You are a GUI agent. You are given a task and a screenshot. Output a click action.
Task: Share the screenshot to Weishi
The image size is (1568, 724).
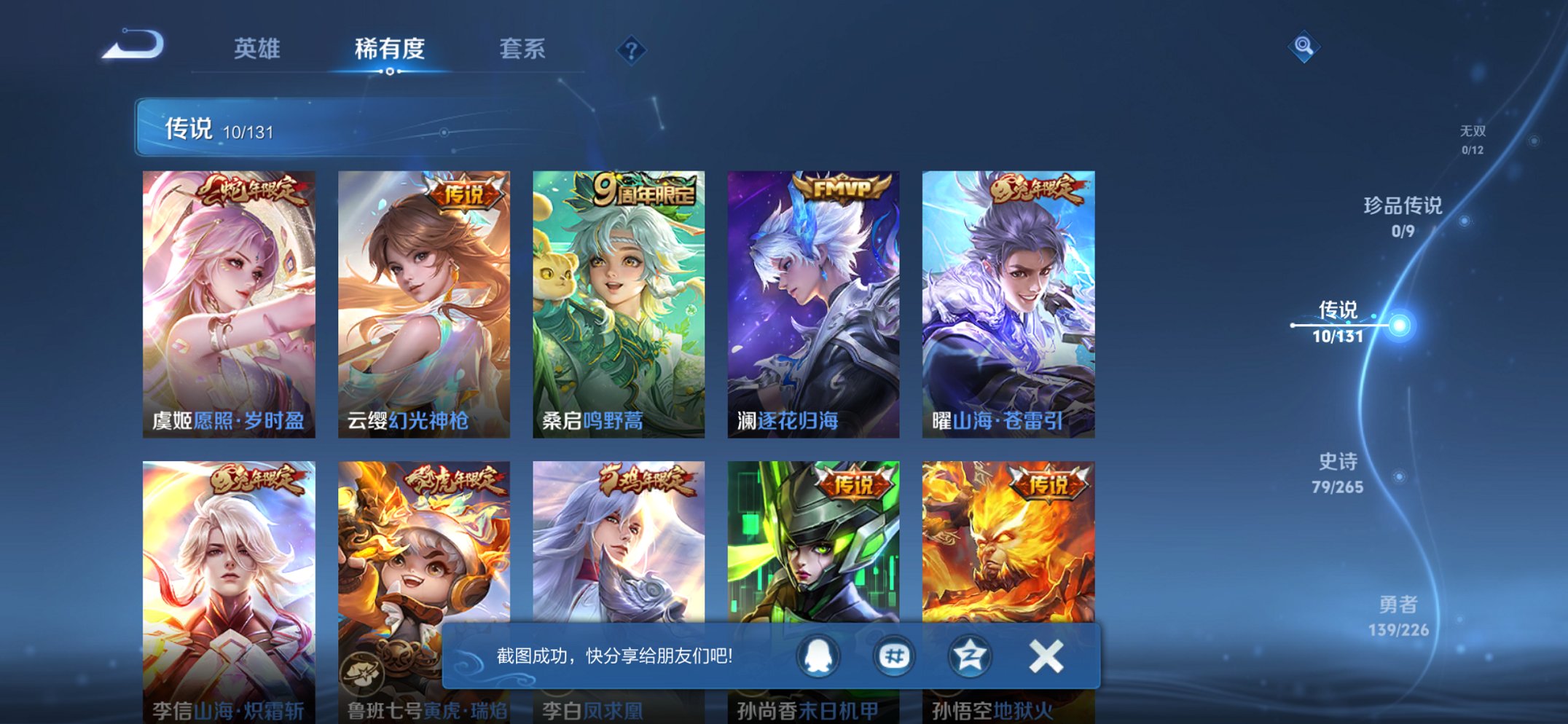pyautogui.click(x=893, y=655)
